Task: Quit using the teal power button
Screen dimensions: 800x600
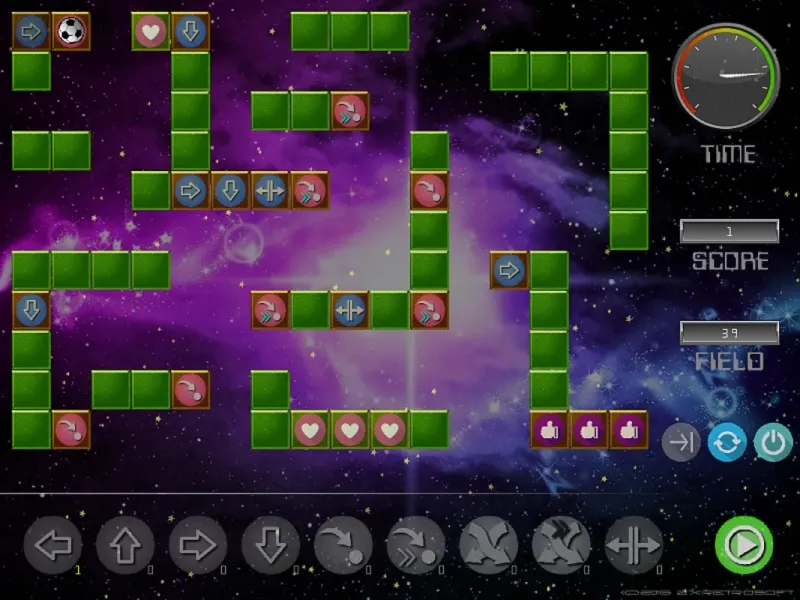Action: click(773, 441)
